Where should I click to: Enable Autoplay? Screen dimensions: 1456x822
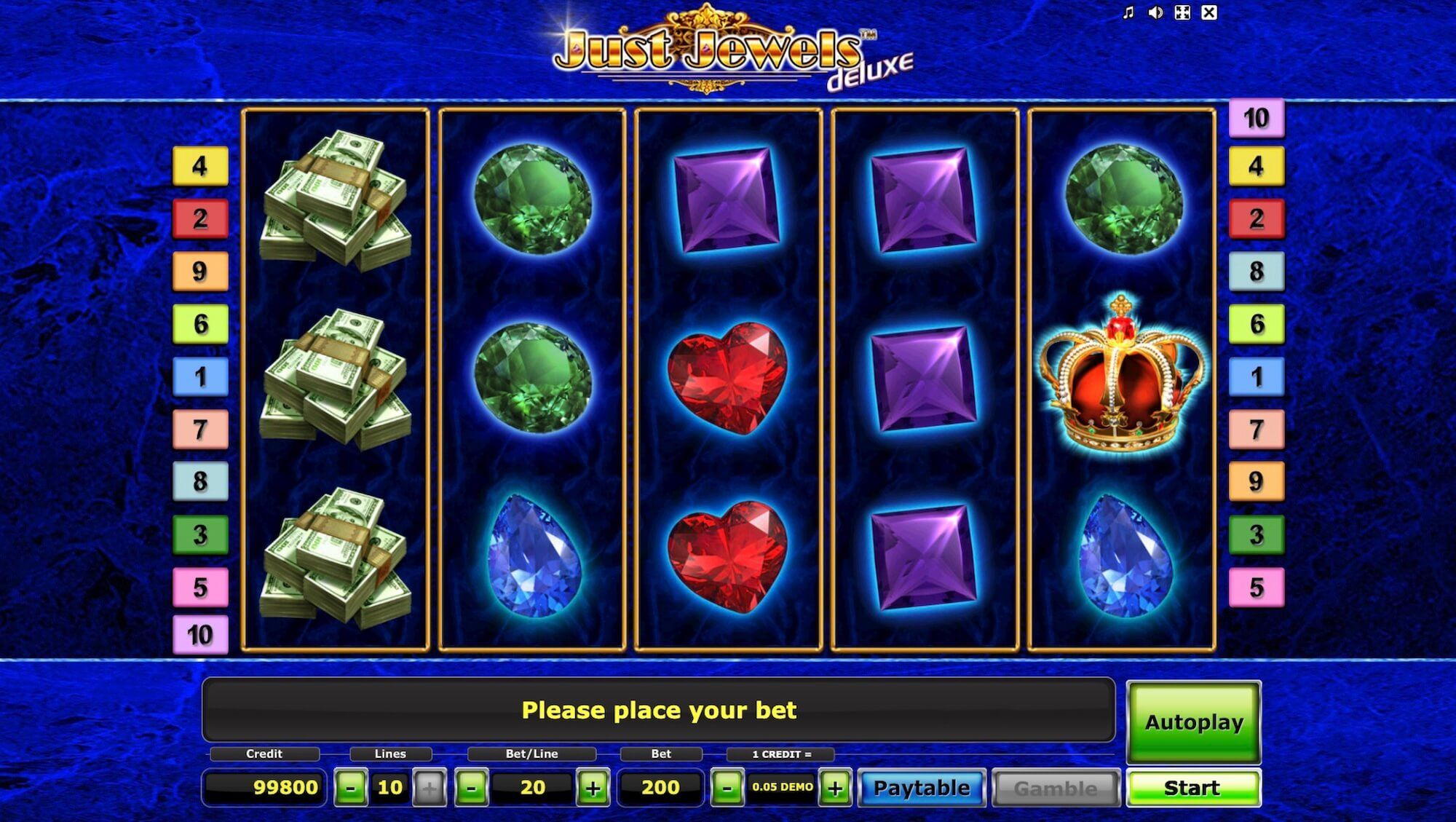pyautogui.click(x=1193, y=722)
